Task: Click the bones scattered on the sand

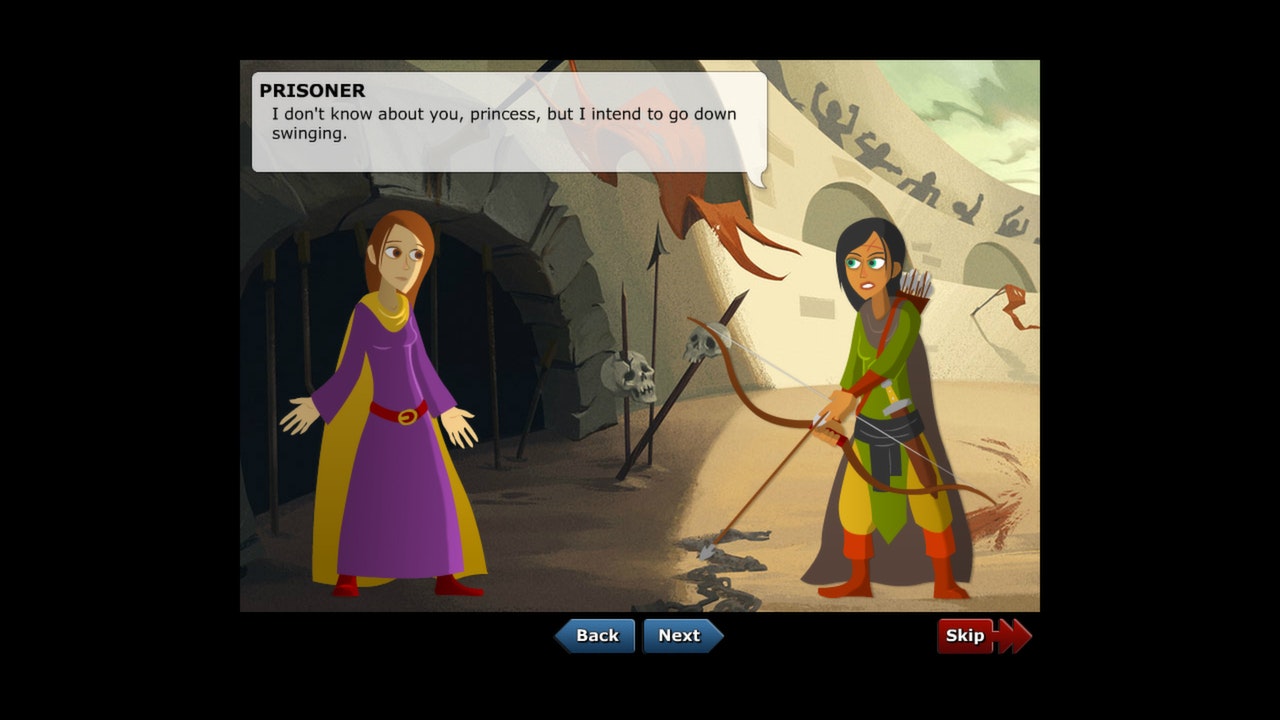Action: 720,570
